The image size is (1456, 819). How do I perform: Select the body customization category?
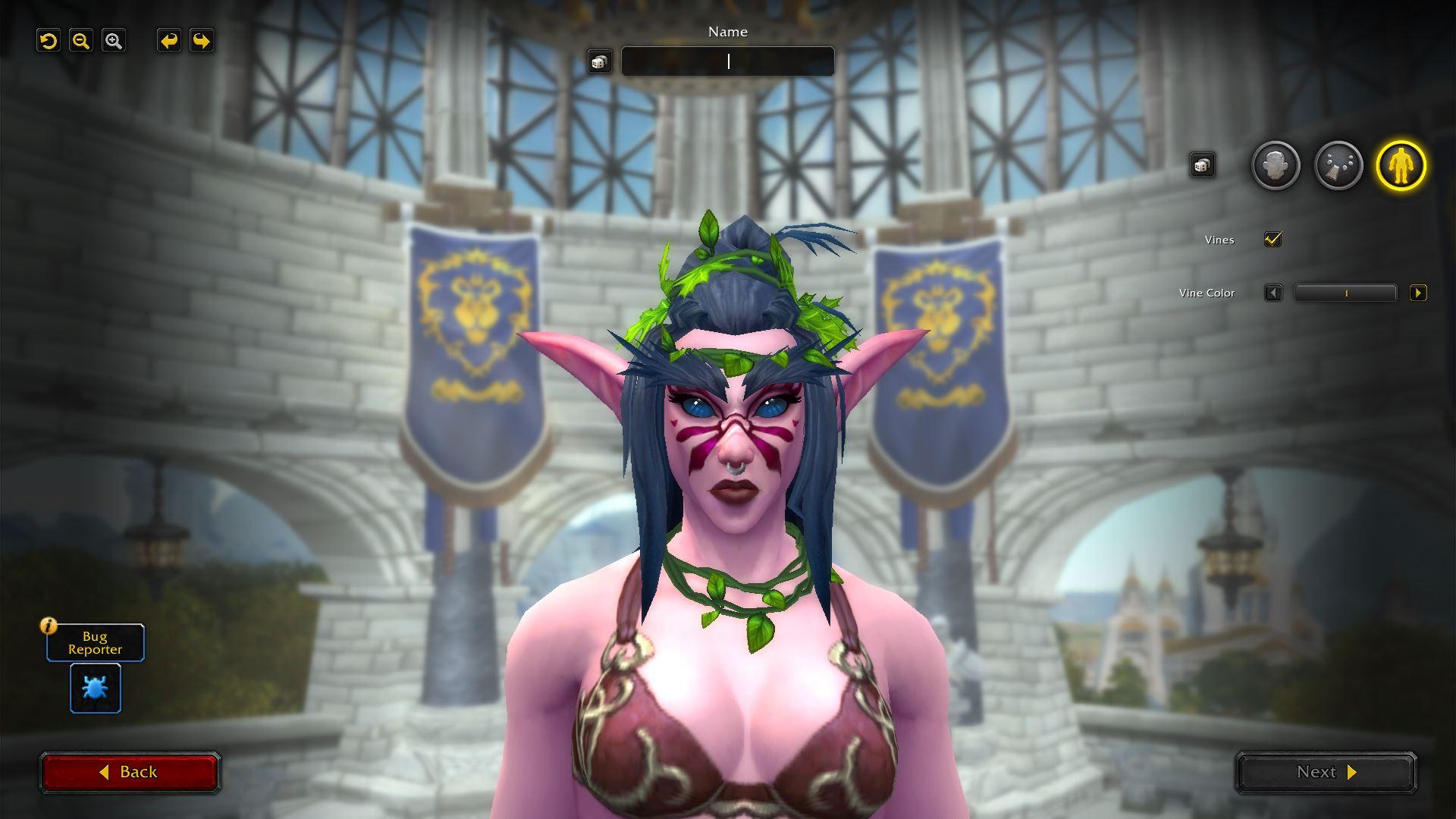(1401, 165)
